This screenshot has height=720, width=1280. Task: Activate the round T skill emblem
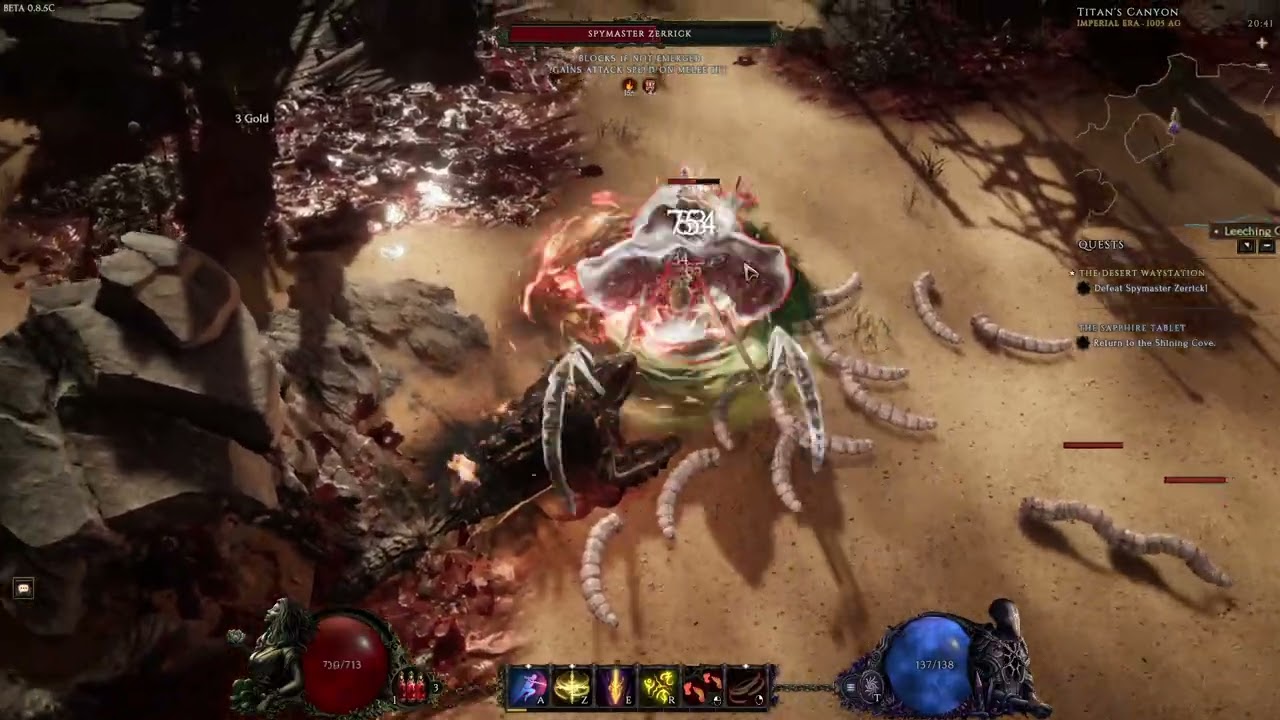coord(872,688)
